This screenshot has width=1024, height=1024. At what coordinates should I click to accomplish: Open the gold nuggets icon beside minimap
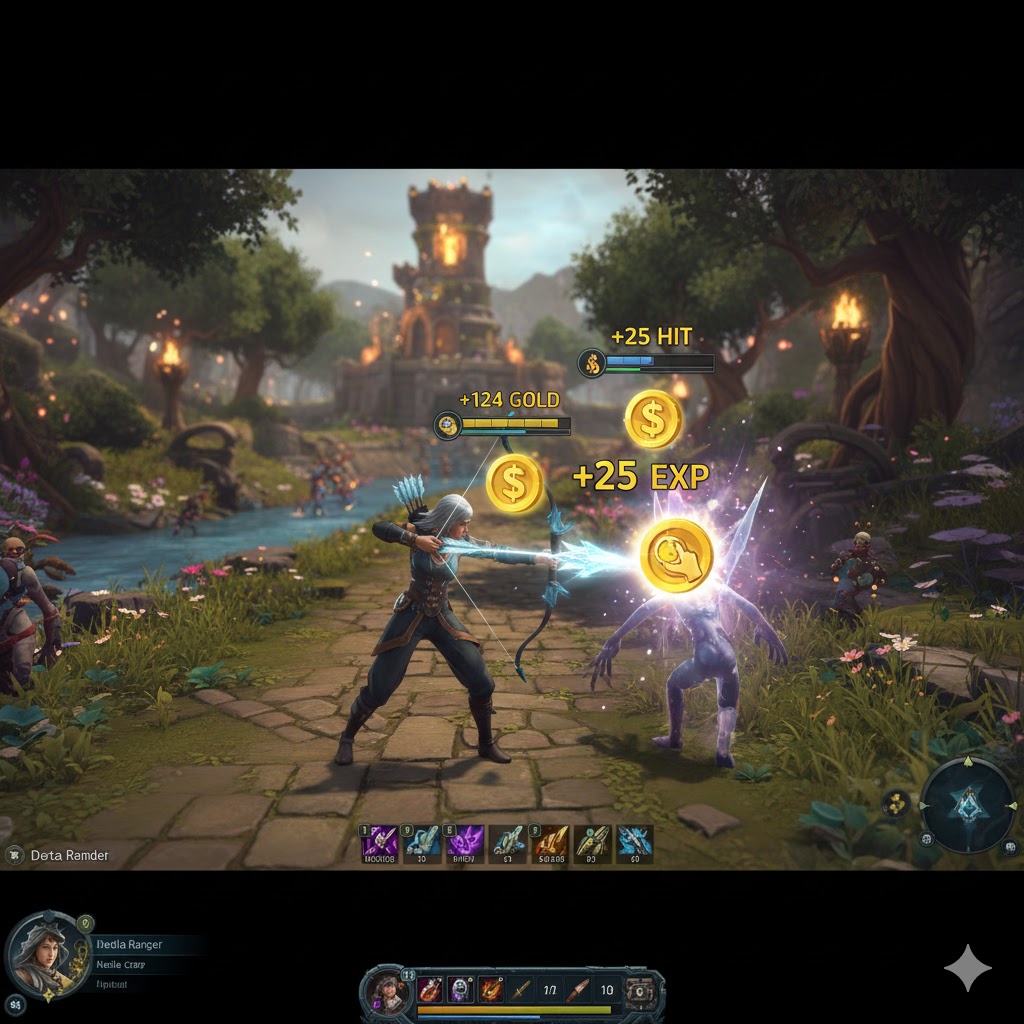[896, 801]
